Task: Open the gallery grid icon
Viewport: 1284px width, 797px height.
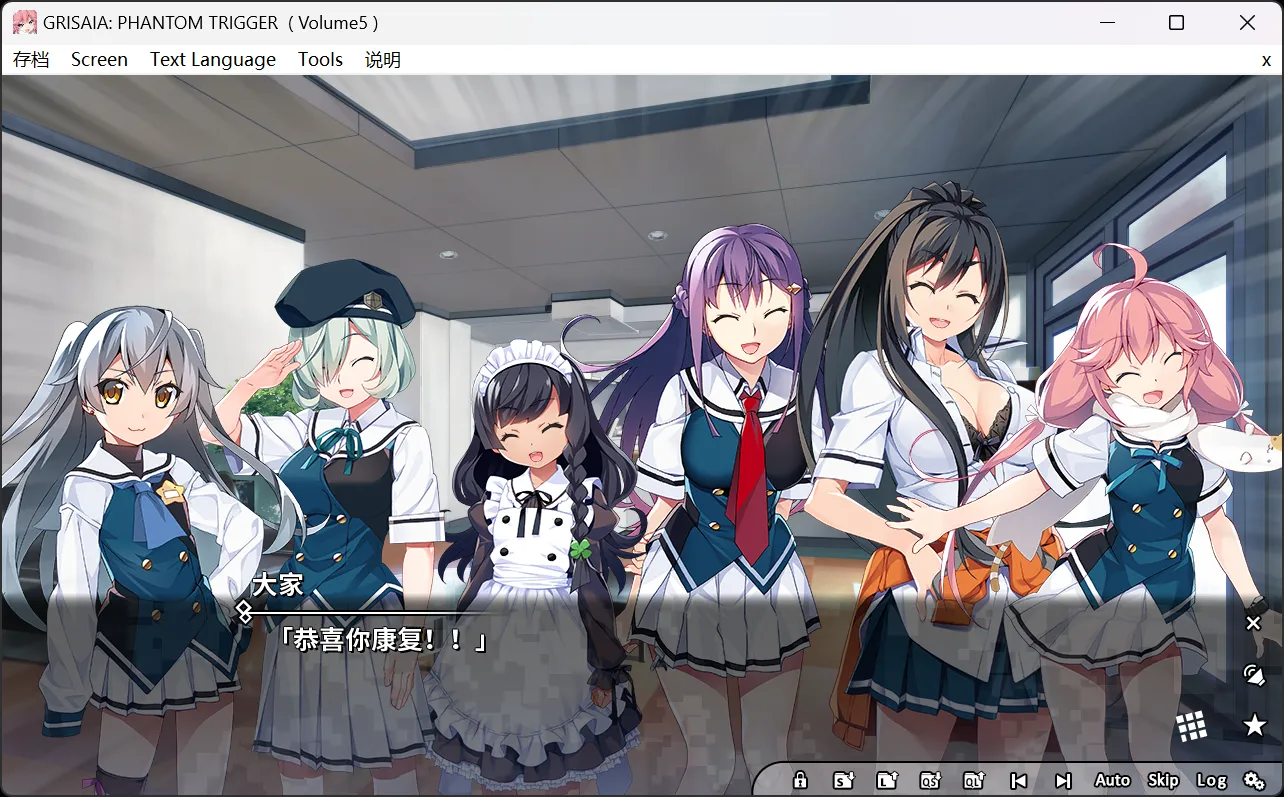Action: pyautogui.click(x=1193, y=725)
